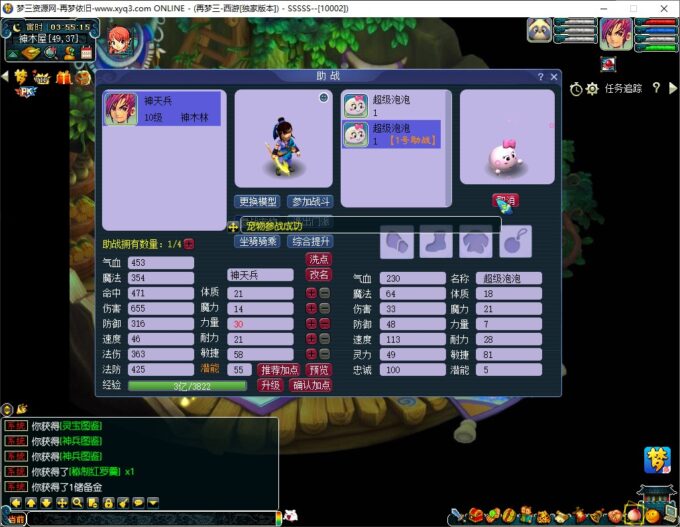Viewport: 680px width, 527px height.
Task: Click the 升级 level-up button
Action: point(270,385)
